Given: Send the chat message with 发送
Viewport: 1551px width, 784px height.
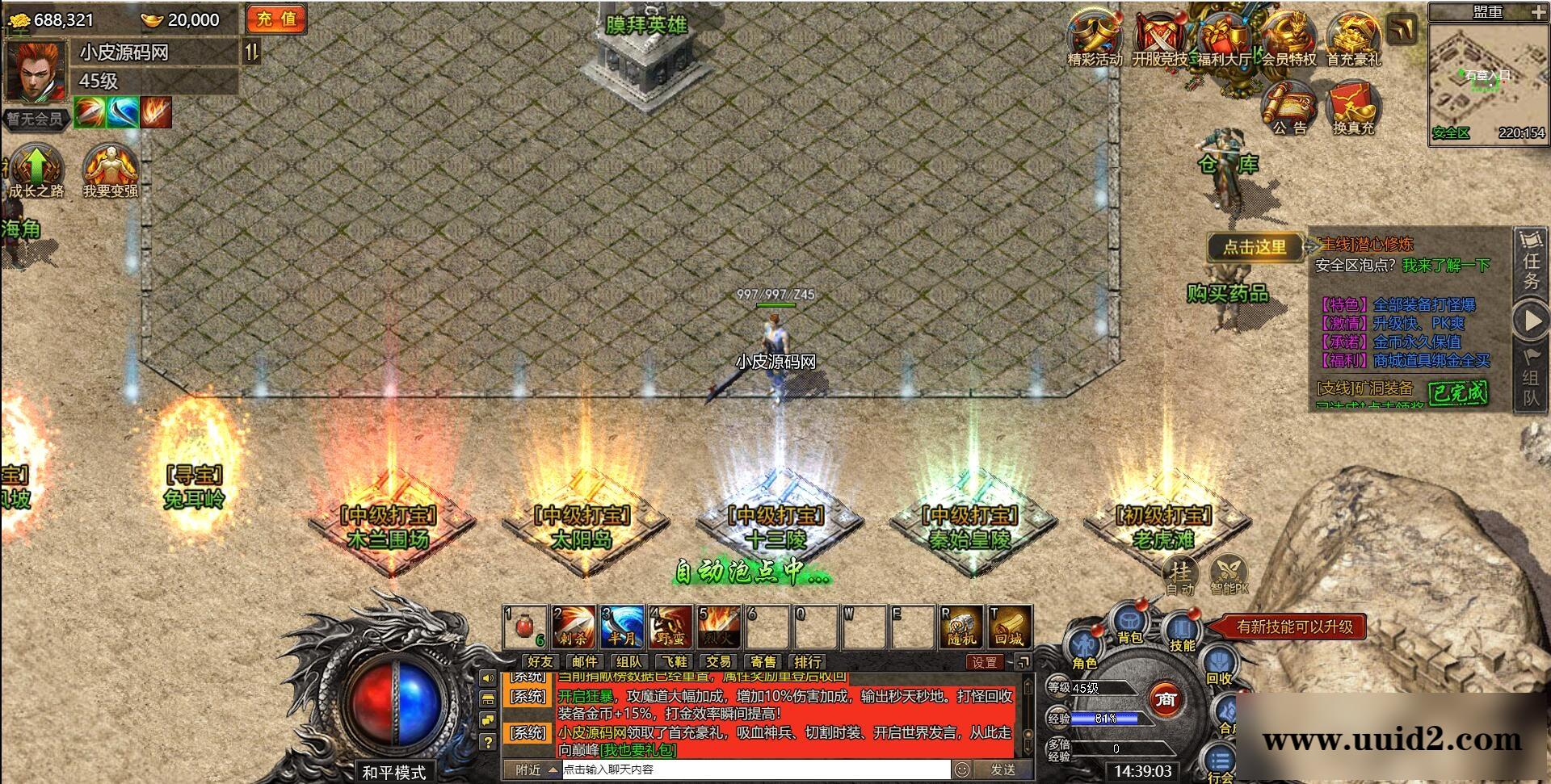Looking at the screenshot, I should click(x=1002, y=770).
